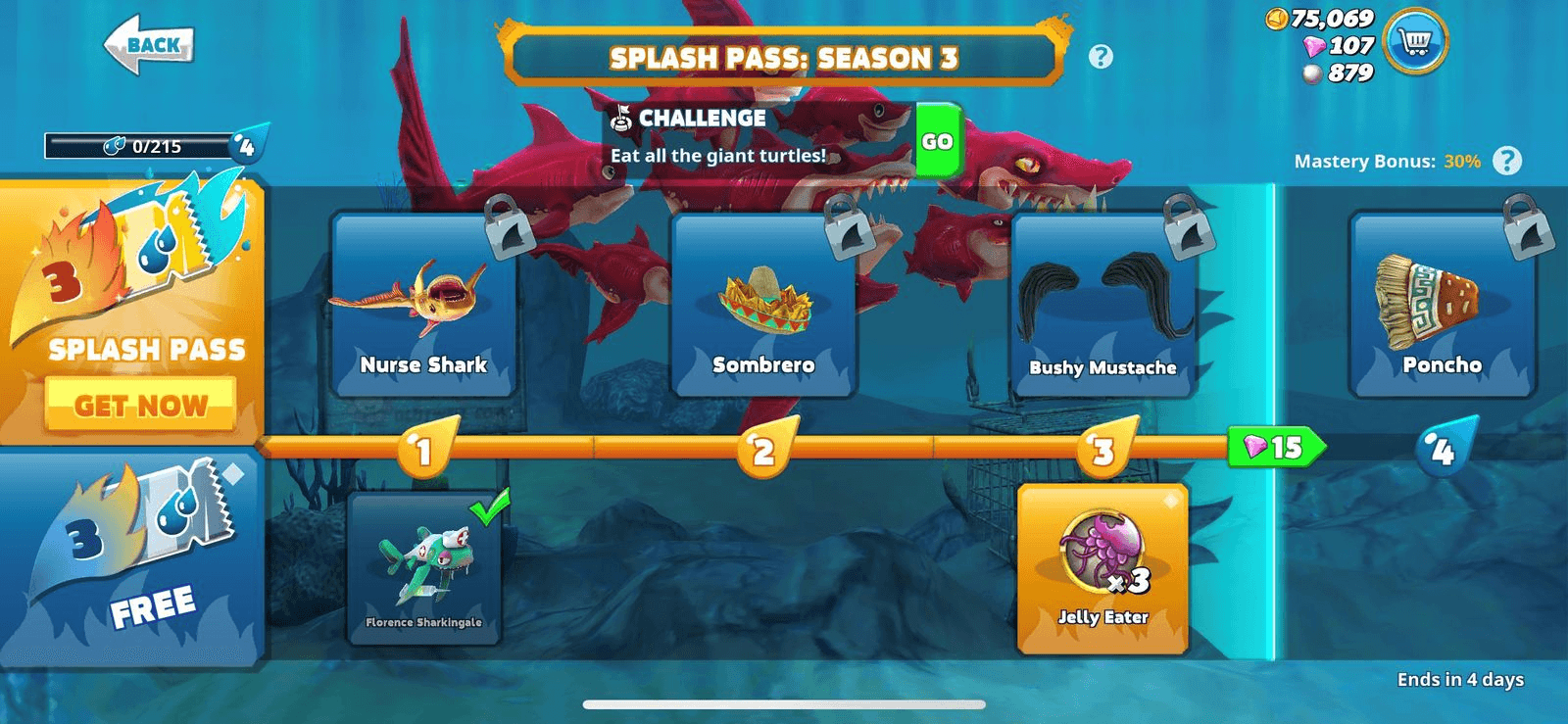Buy the Splash Pass with Get Now

140,405
